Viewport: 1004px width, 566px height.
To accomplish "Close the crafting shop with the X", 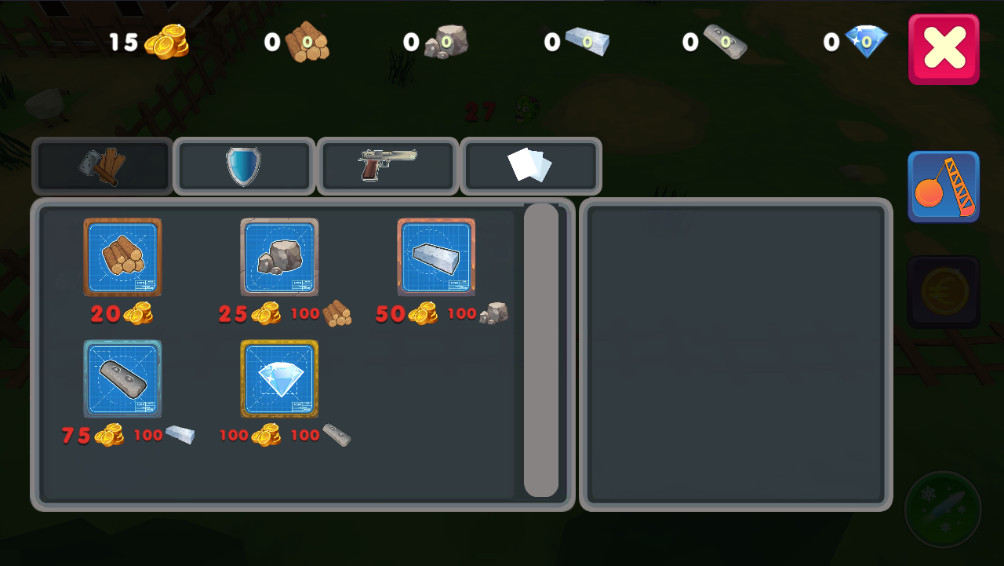I will click(943, 49).
